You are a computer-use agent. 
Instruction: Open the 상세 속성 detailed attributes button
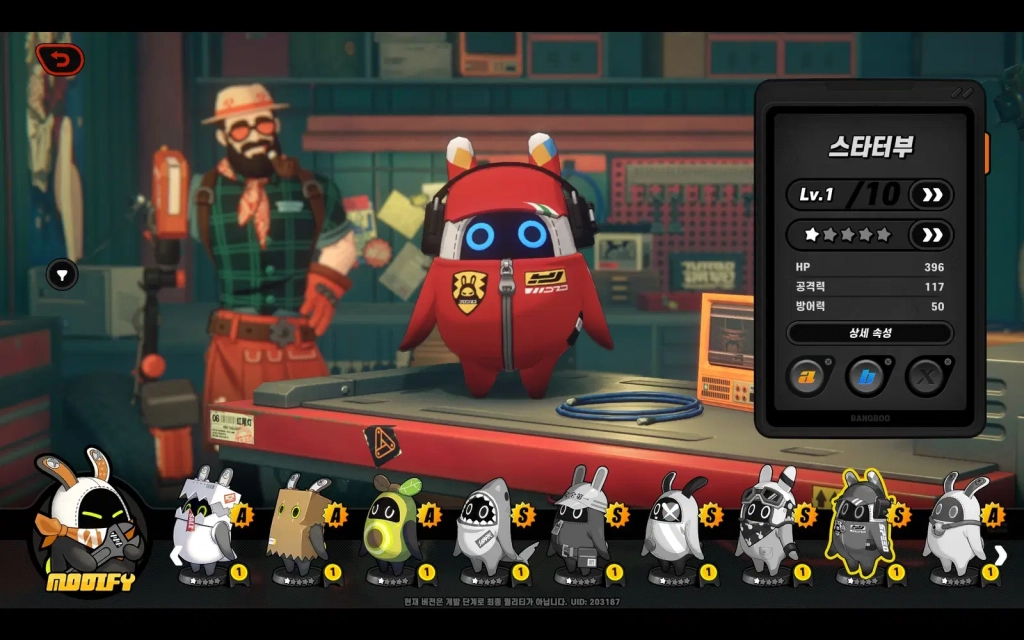[869, 333]
